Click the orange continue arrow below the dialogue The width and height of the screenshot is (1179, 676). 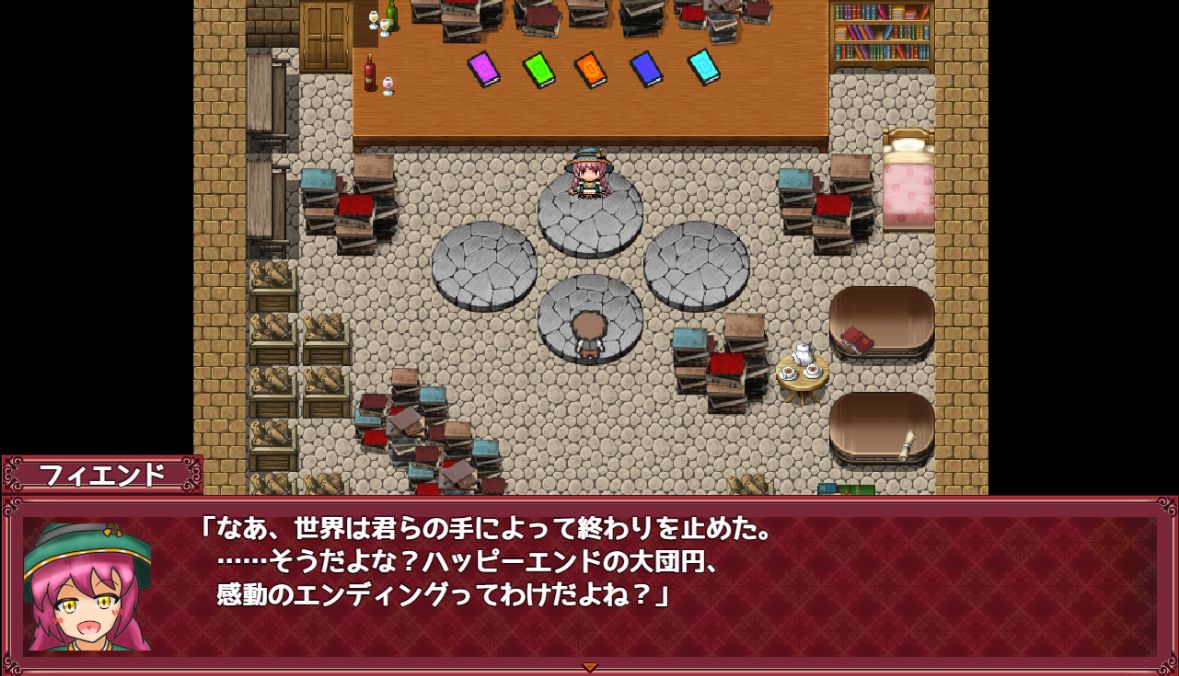[590, 666]
